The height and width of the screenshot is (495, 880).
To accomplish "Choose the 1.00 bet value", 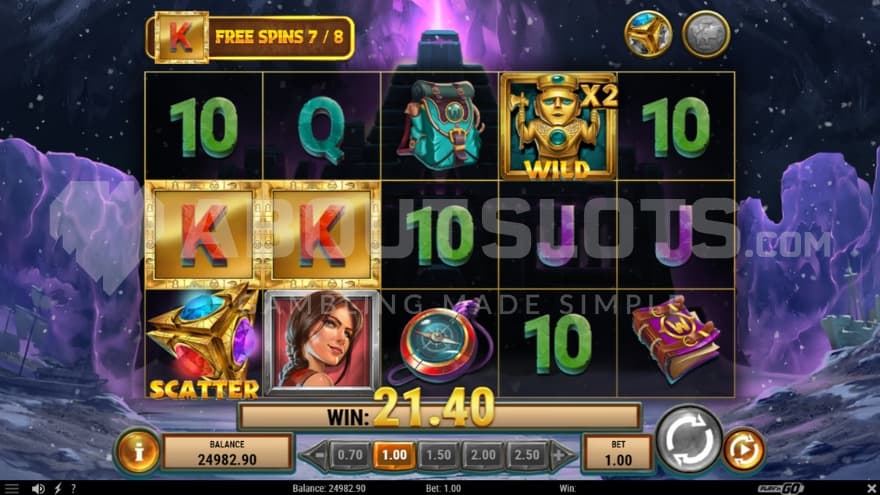I will tap(395, 454).
